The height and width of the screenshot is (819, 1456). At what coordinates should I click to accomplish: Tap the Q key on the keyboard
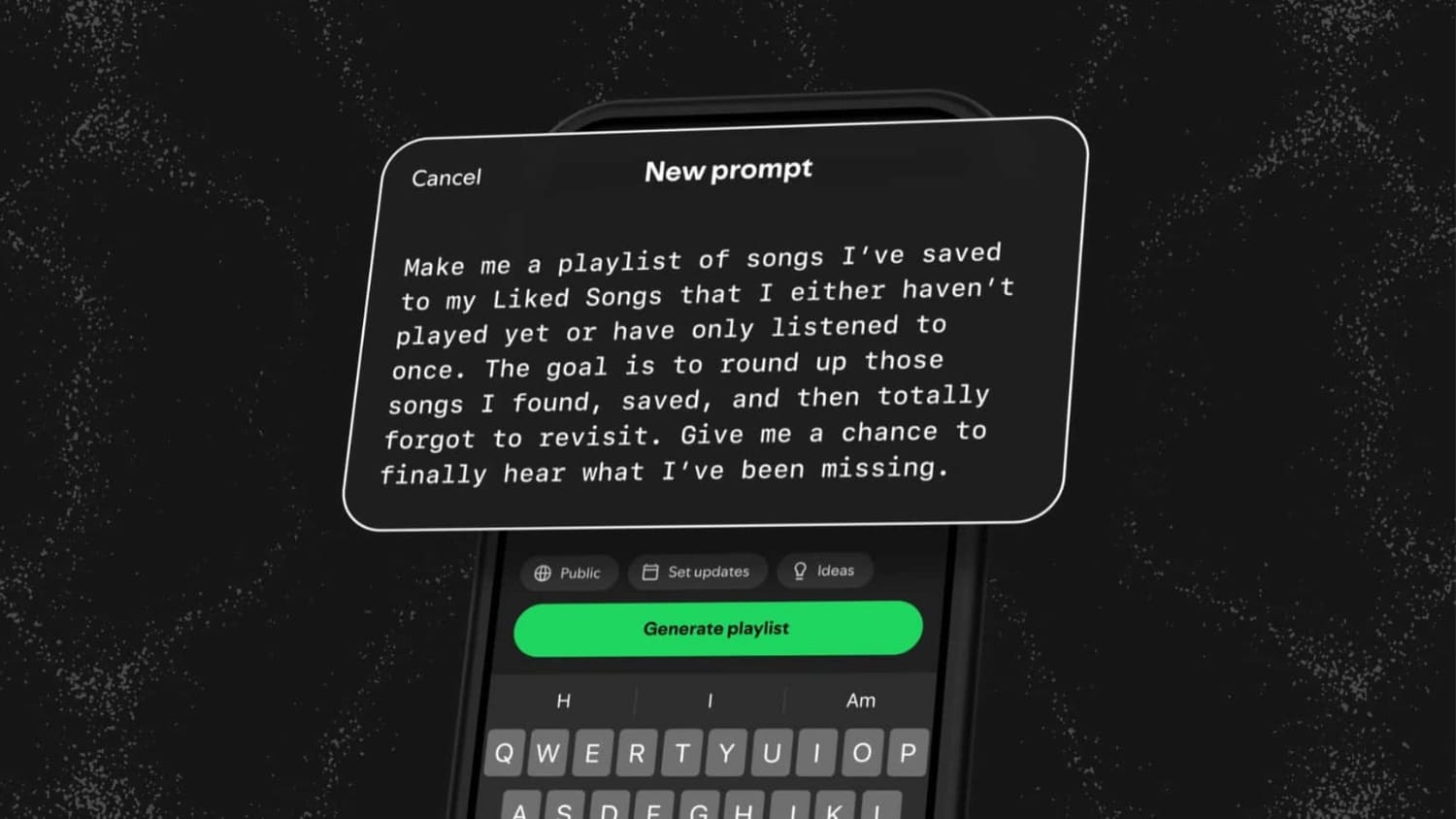(x=504, y=753)
